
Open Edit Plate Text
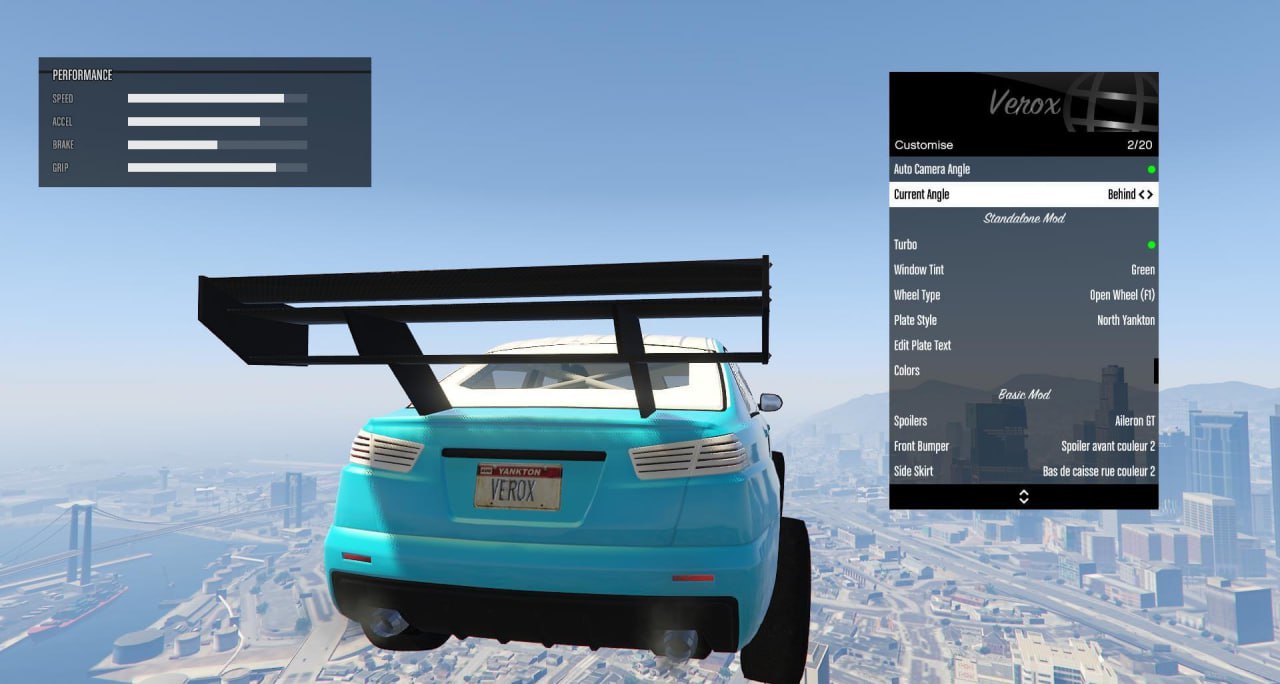[1023, 345]
